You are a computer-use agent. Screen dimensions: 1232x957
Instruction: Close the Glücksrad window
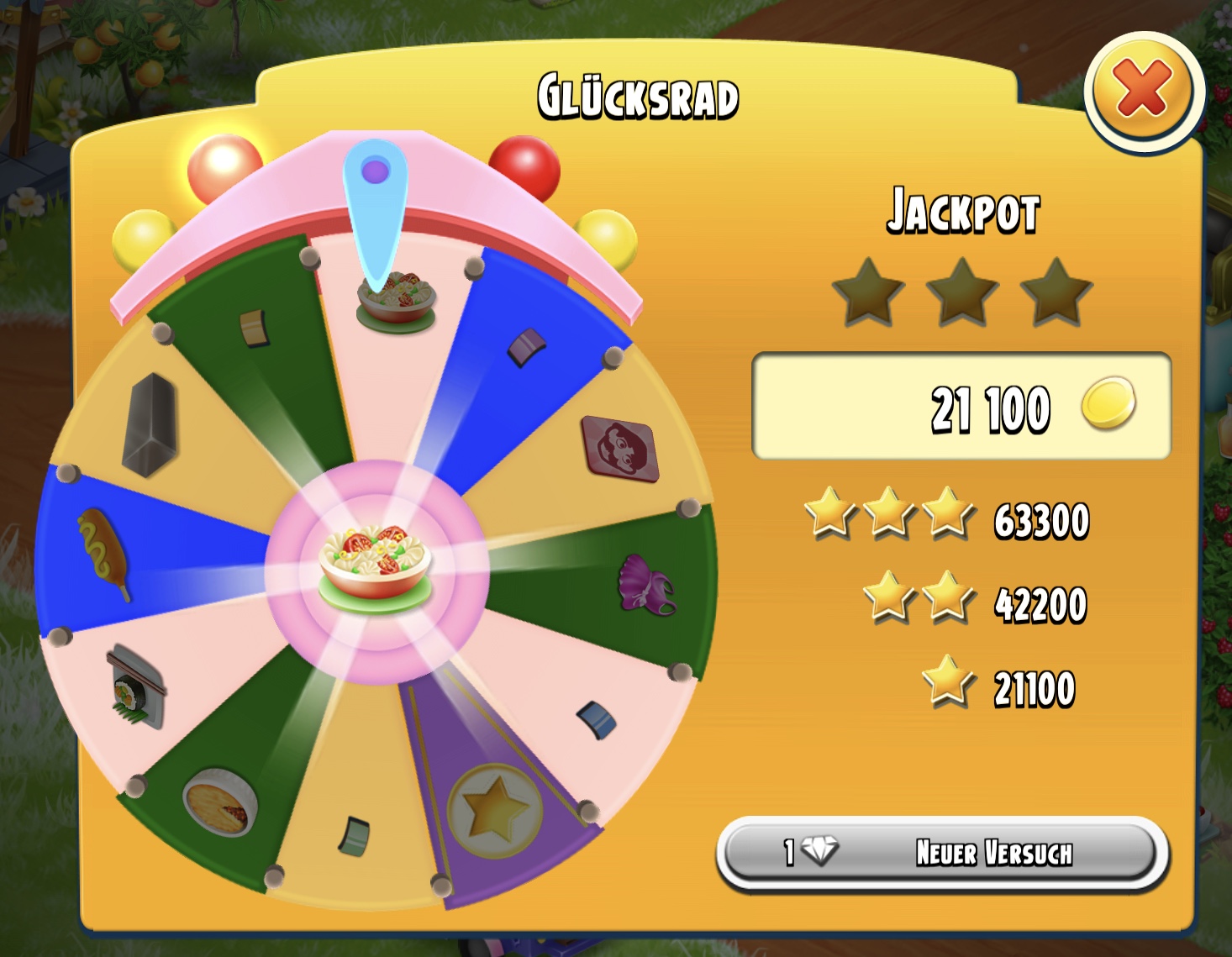pos(1143,90)
